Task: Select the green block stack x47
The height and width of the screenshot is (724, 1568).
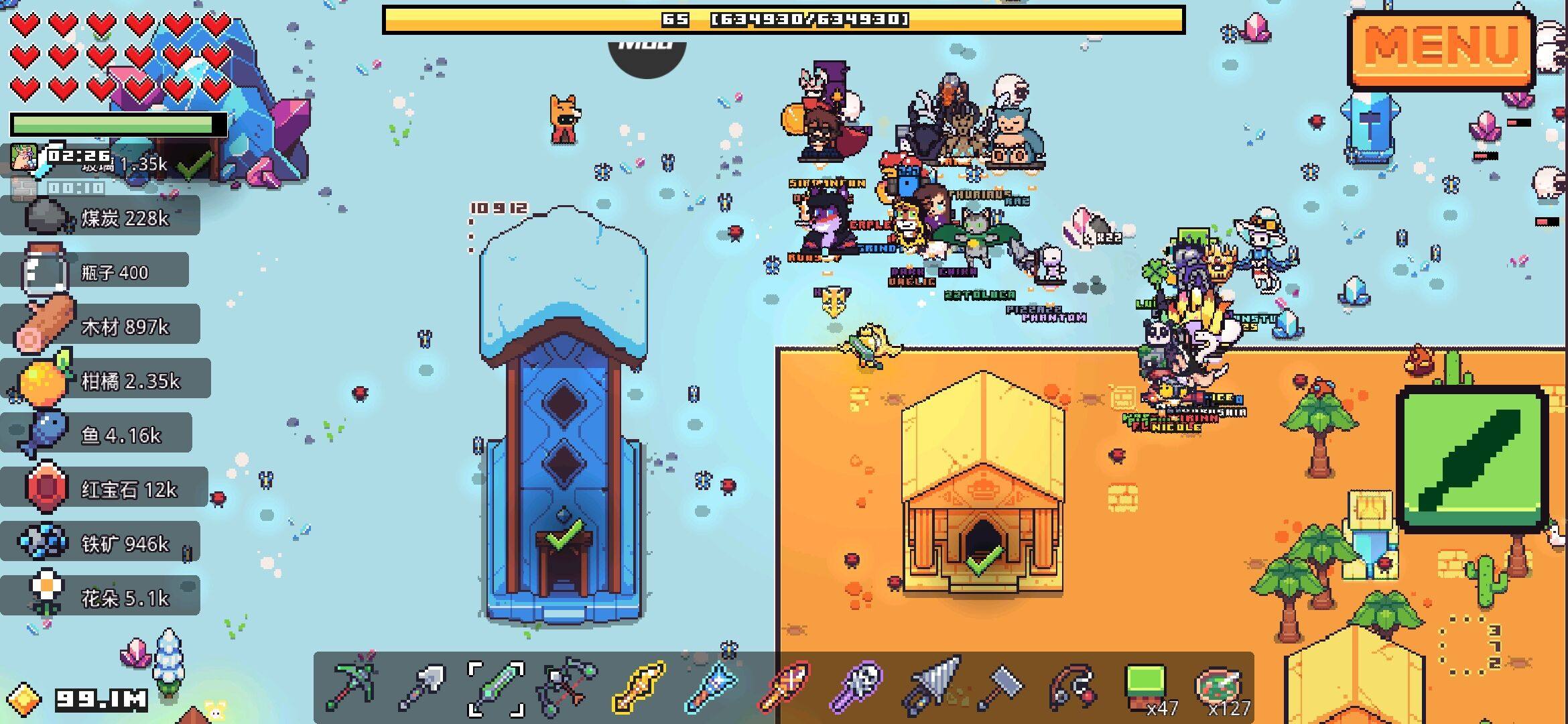Action: [1146, 686]
